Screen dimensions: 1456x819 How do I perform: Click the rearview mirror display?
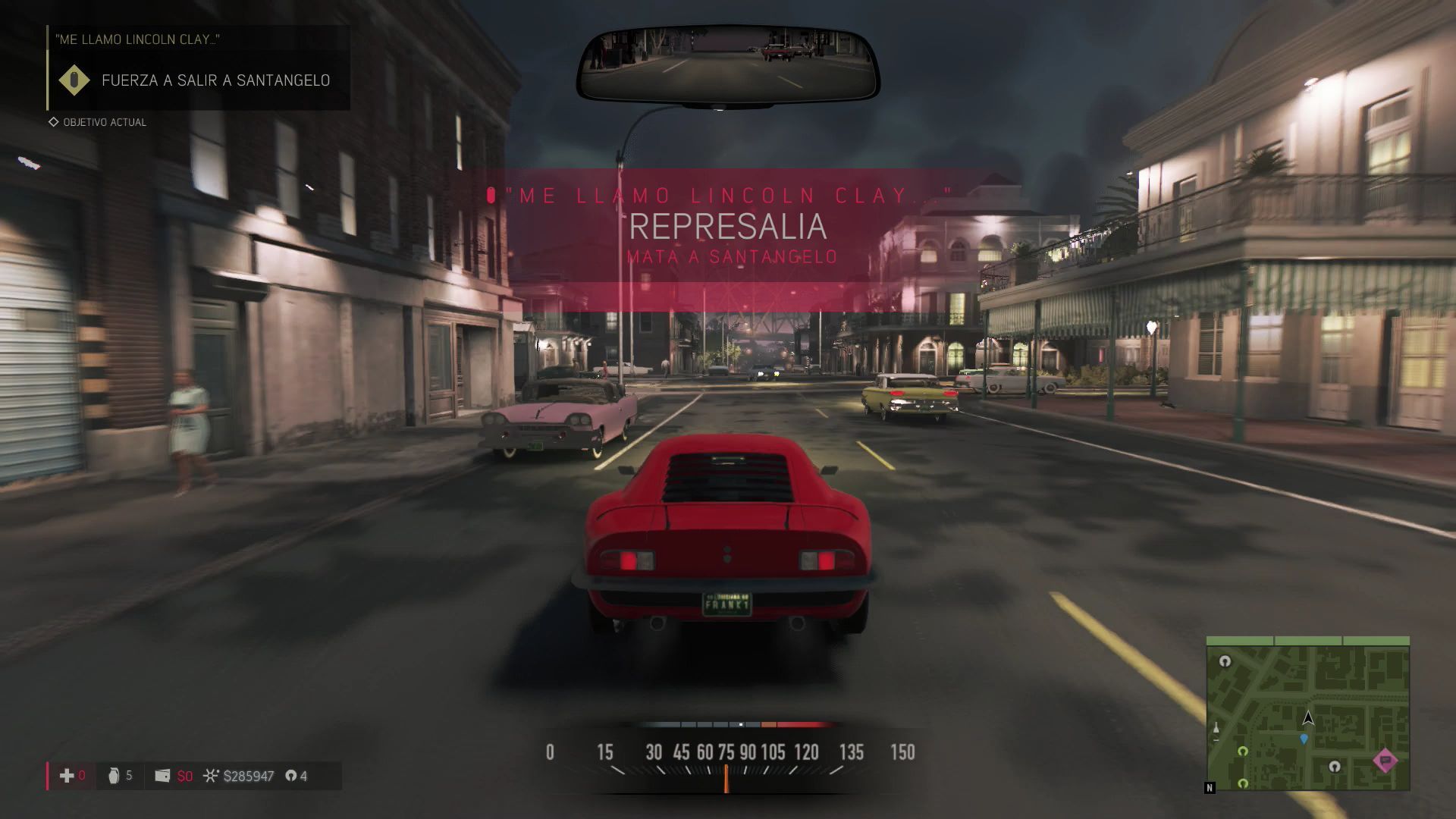coord(727,64)
